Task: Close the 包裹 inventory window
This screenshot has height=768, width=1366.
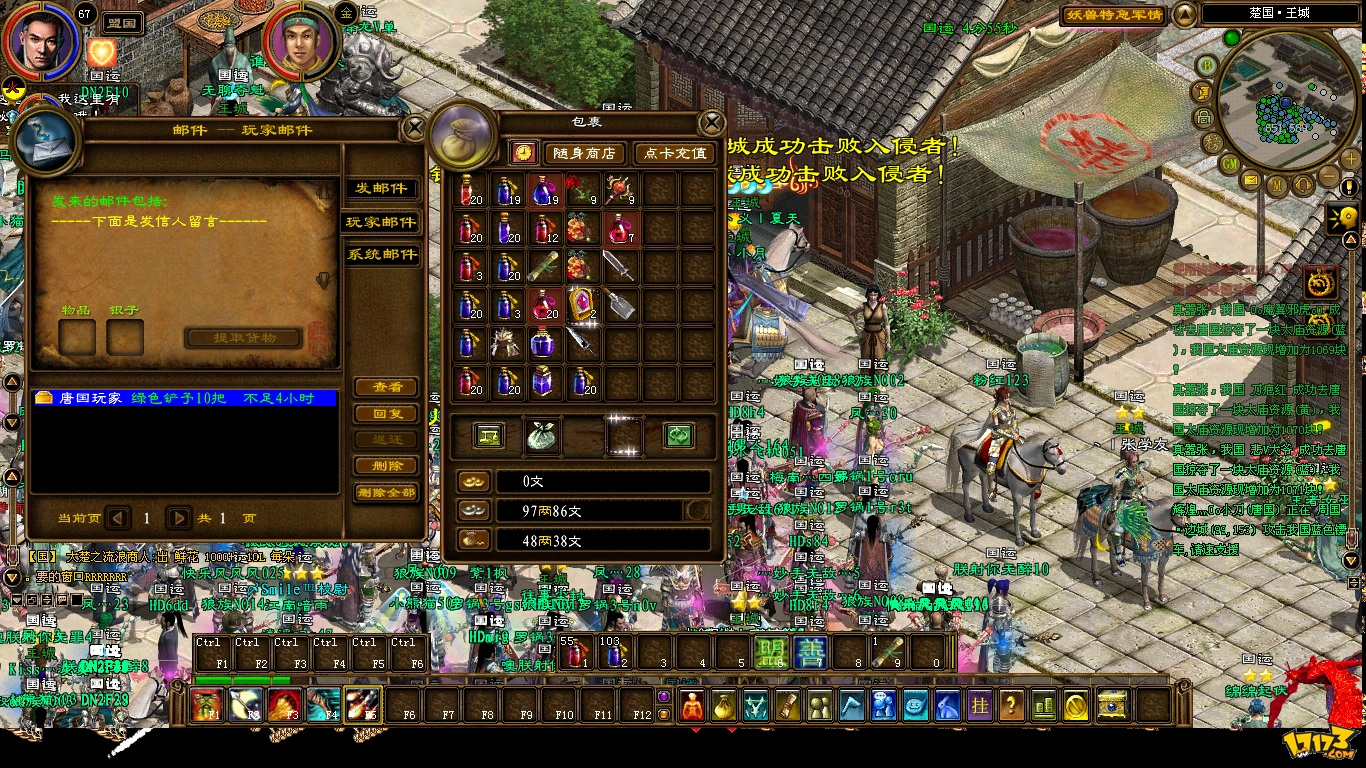Action: point(711,122)
